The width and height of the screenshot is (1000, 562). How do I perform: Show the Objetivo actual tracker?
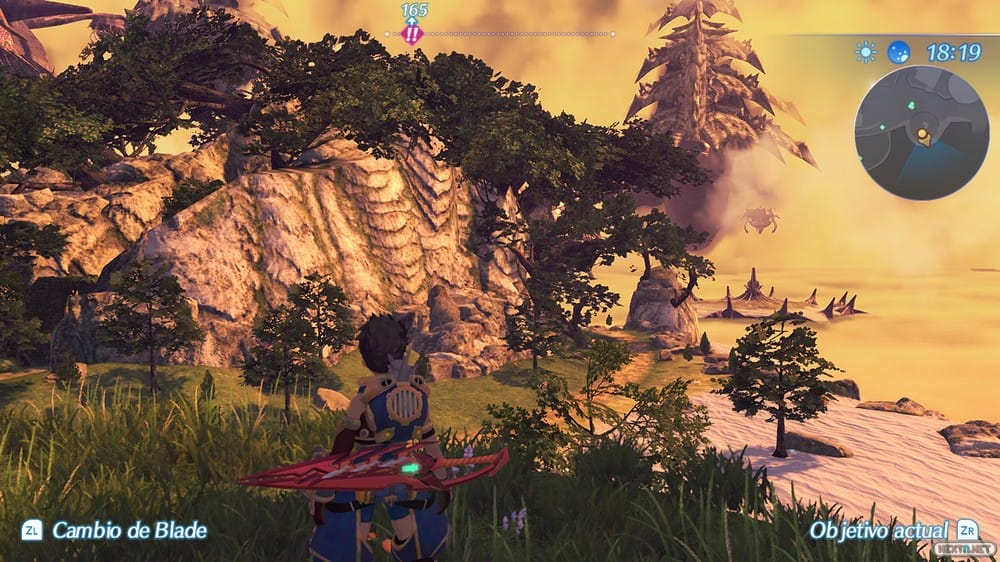(x=880, y=530)
